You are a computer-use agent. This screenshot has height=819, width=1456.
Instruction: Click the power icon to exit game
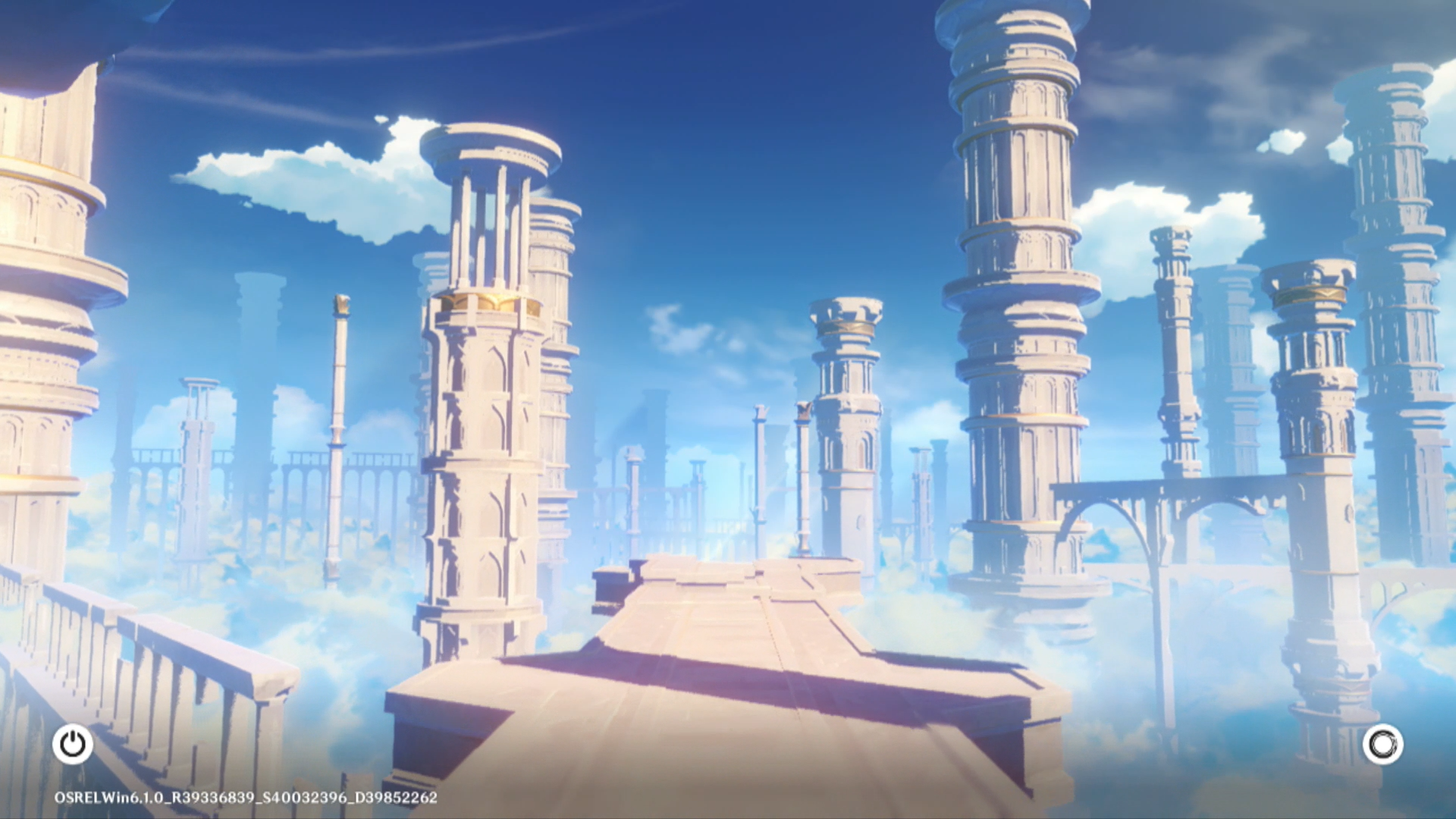[x=73, y=744]
